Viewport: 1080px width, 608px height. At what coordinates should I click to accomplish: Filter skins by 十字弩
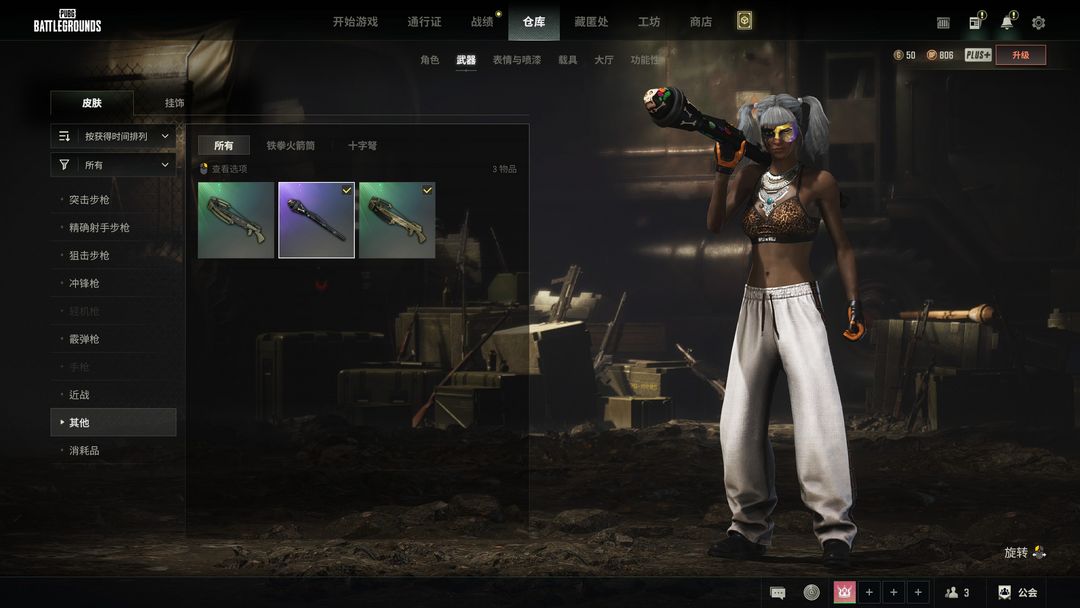(x=362, y=146)
